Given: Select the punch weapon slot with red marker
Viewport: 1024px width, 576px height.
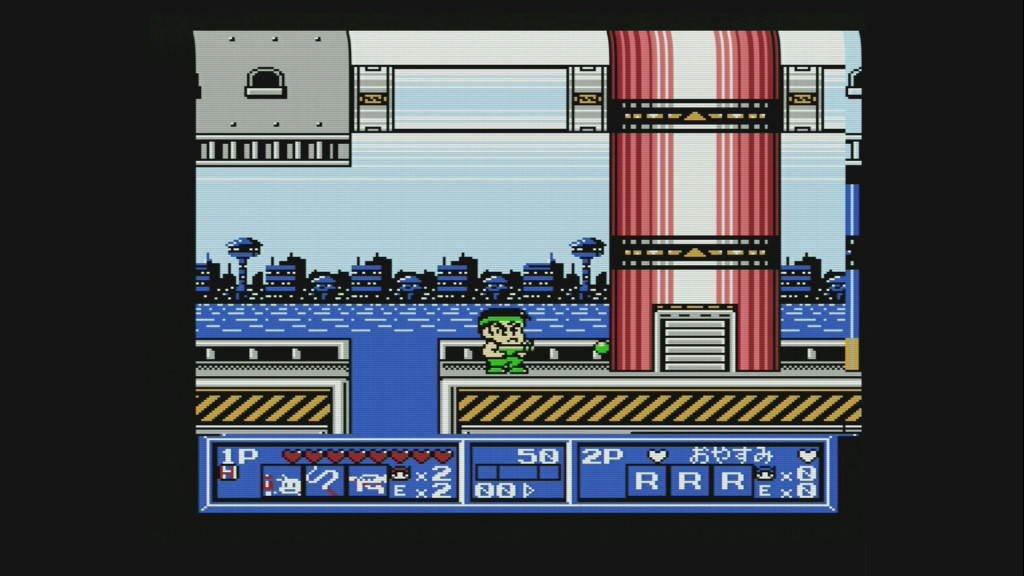Looking at the screenshot, I should (x=282, y=483).
